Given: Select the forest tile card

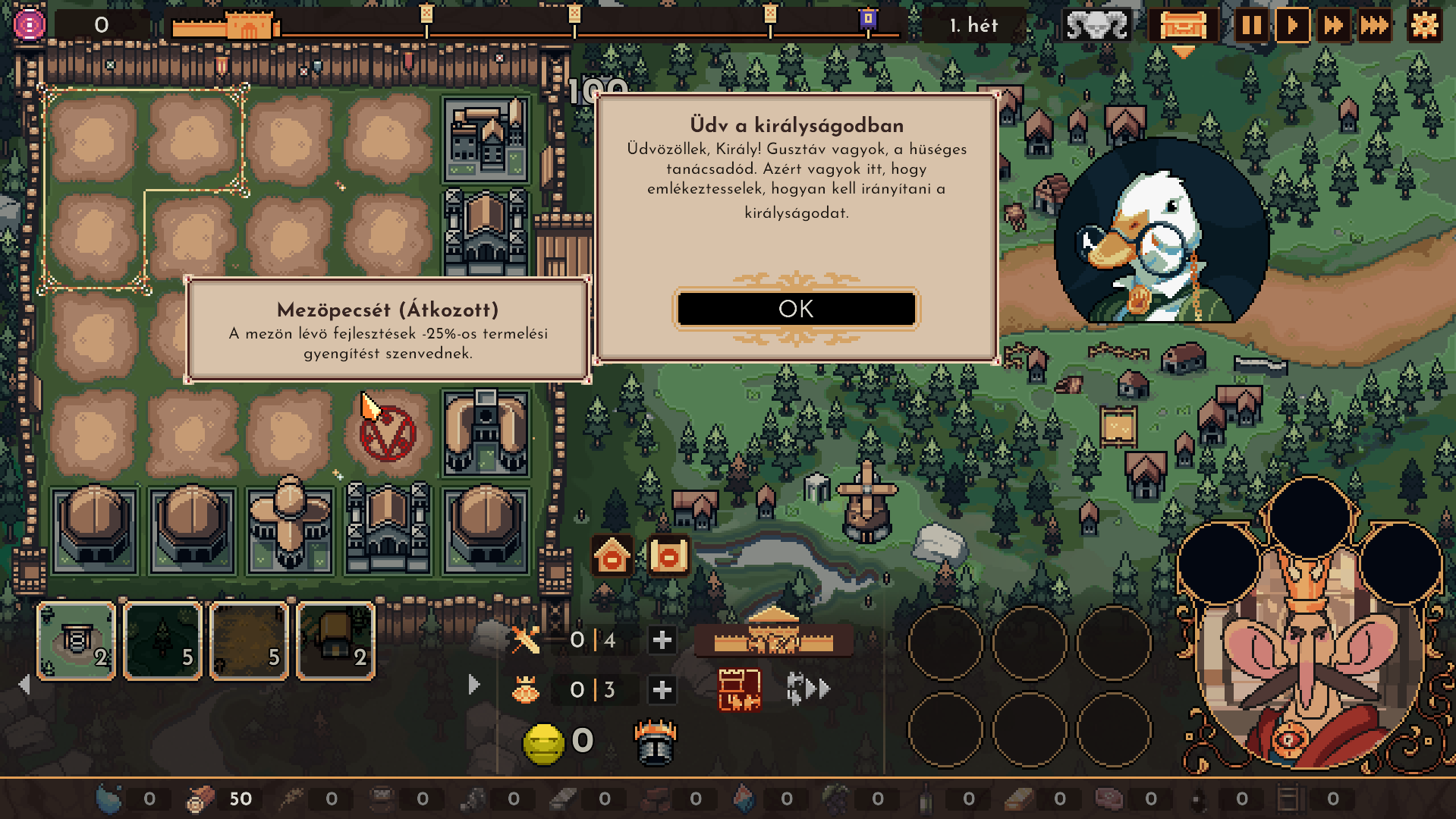Looking at the screenshot, I should (x=163, y=641).
